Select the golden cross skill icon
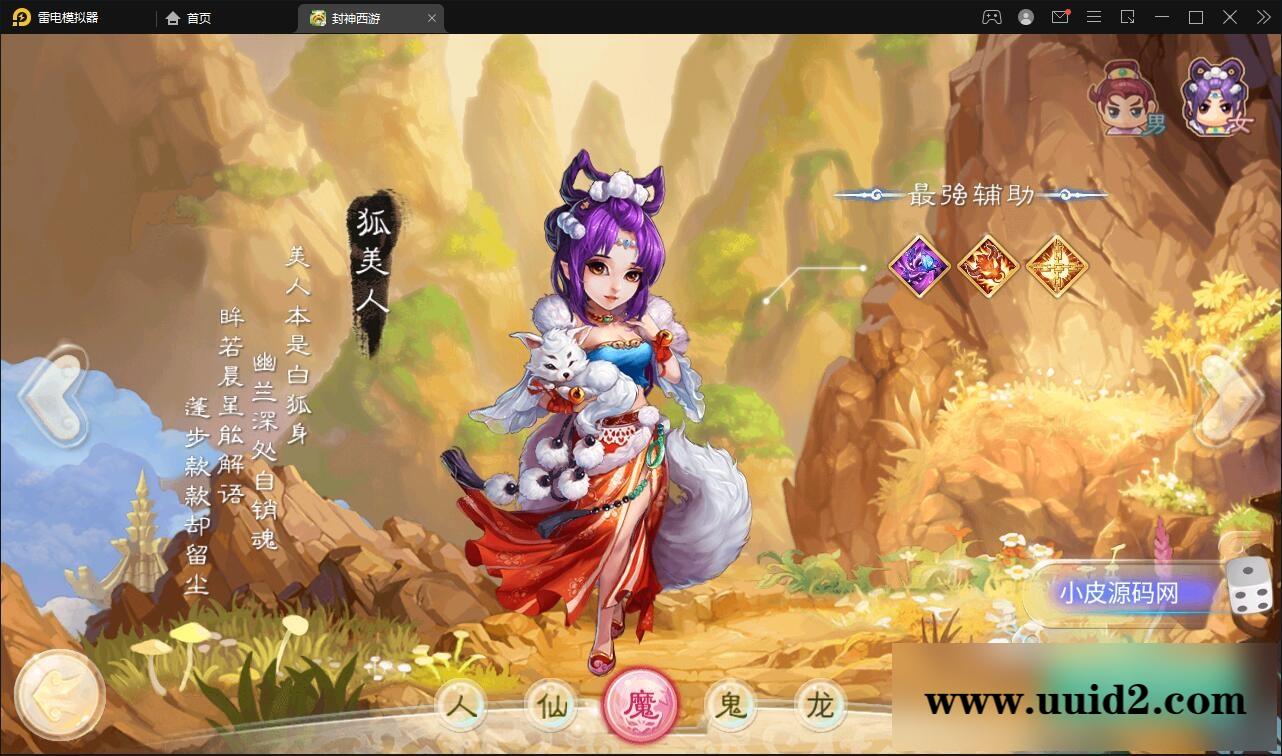This screenshot has height=756, width=1282. [1057, 266]
